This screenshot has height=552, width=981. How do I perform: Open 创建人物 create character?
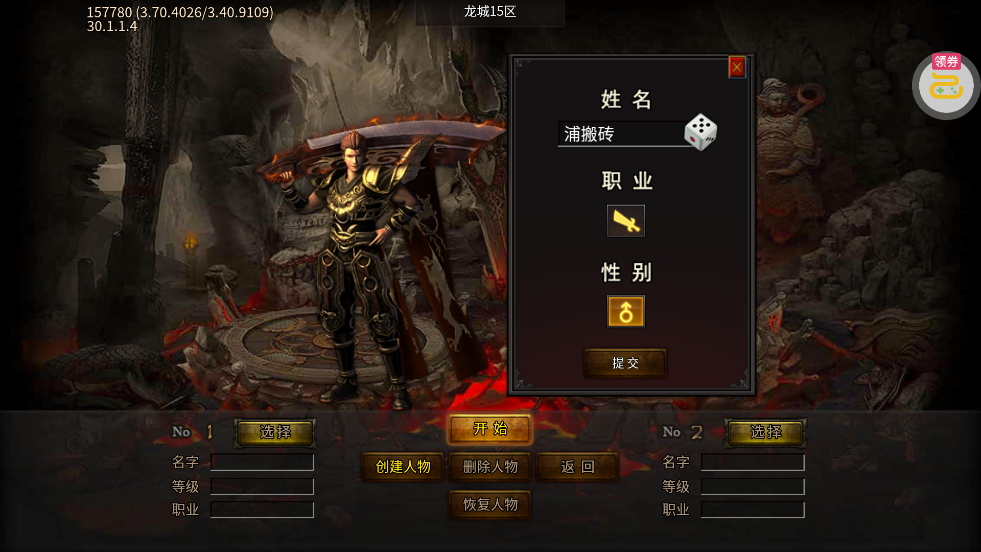pyautogui.click(x=402, y=467)
